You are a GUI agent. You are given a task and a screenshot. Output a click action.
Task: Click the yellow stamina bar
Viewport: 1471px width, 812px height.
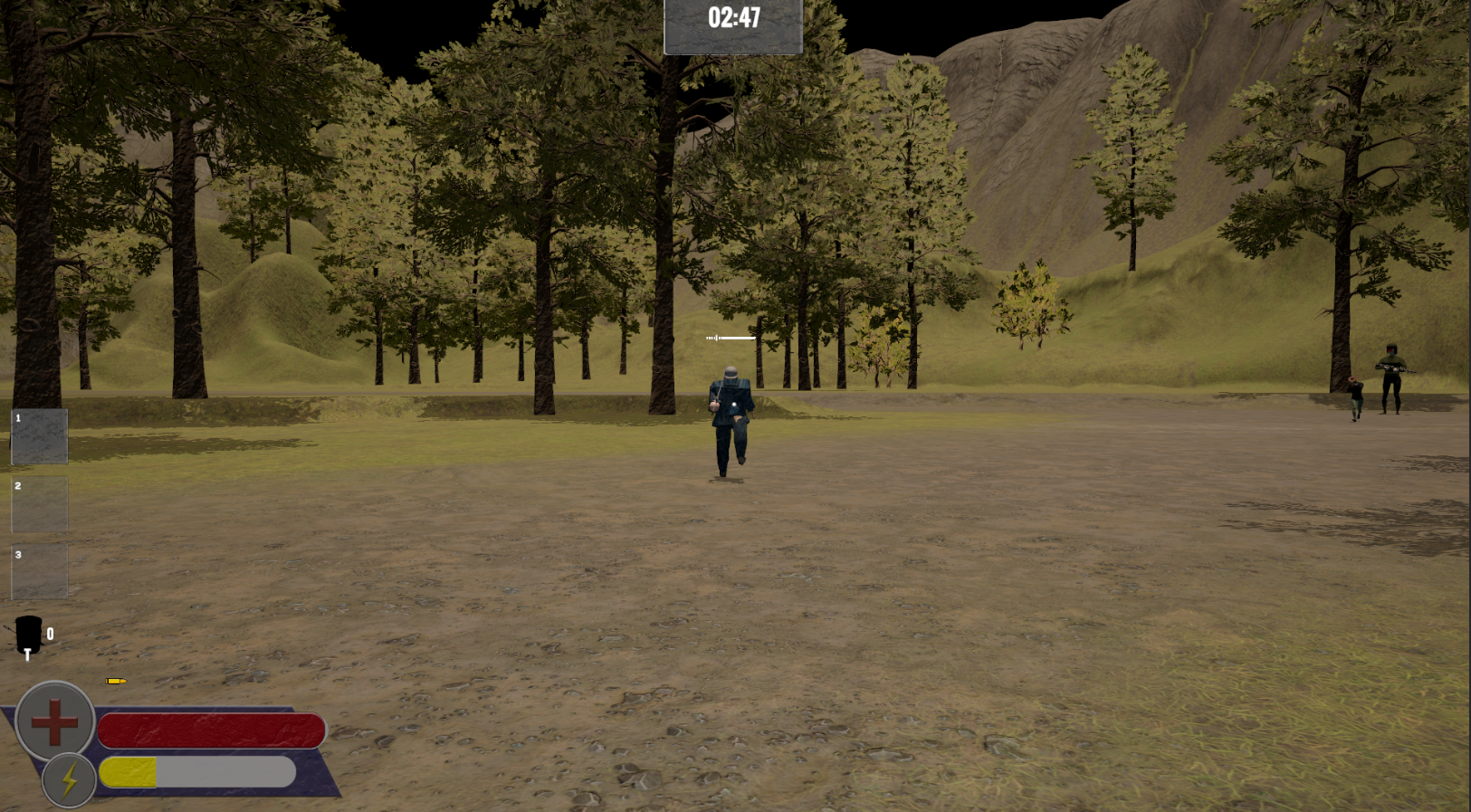coord(127,772)
